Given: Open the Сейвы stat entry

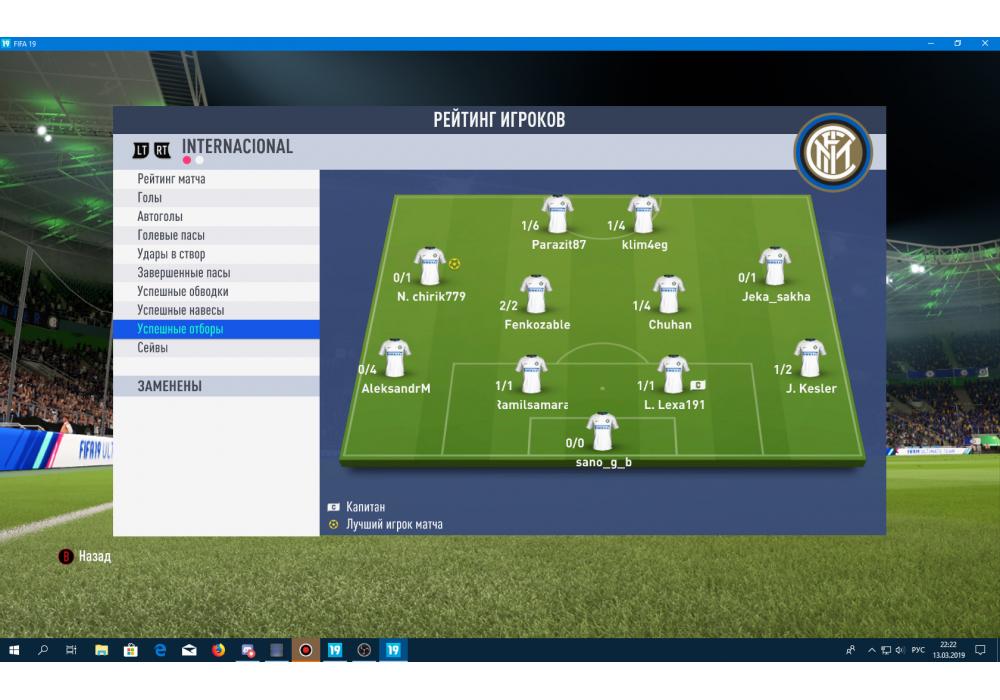Looking at the screenshot, I should (x=153, y=348).
